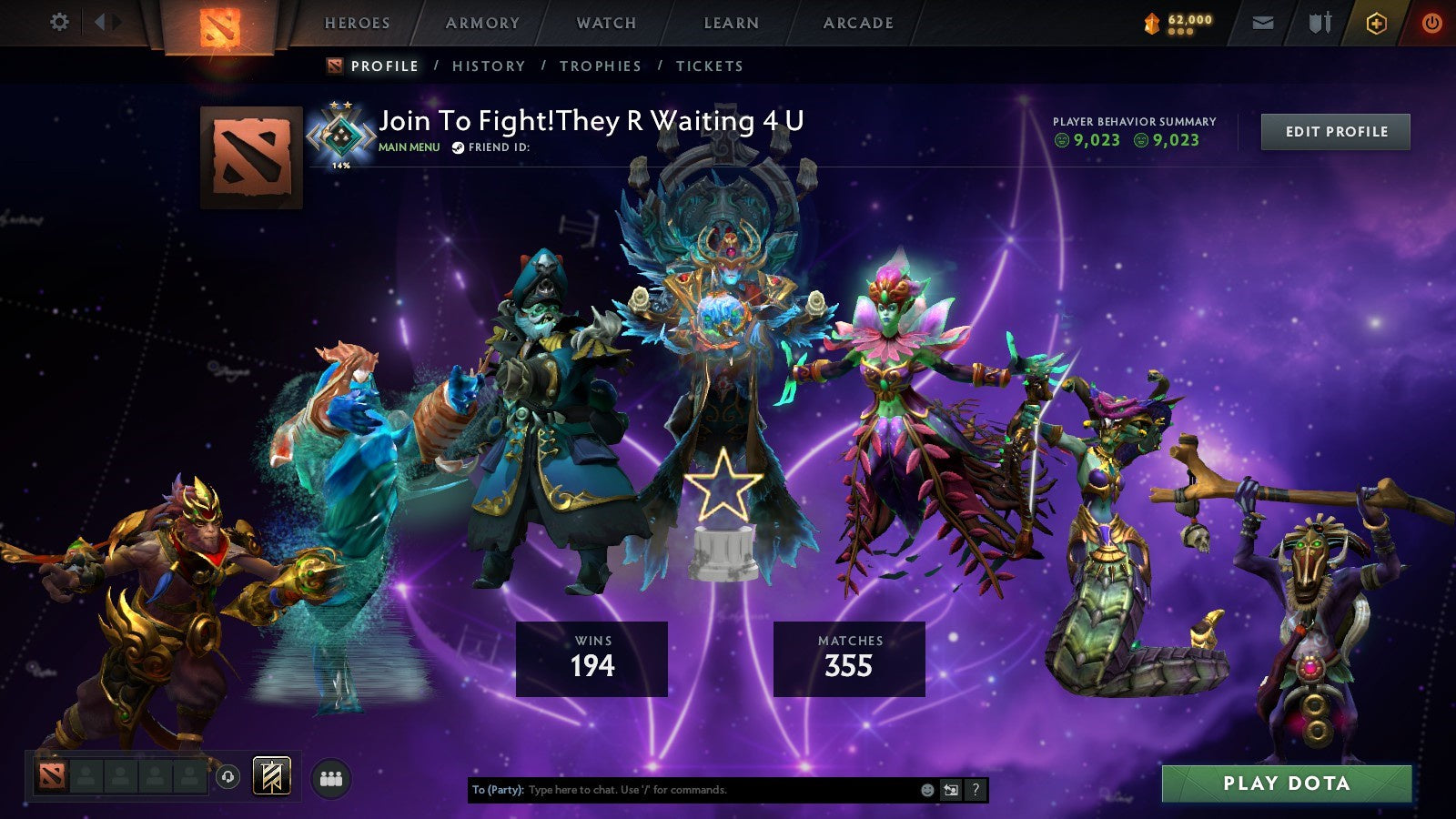Click the 14% level progress bar

[341, 166]
